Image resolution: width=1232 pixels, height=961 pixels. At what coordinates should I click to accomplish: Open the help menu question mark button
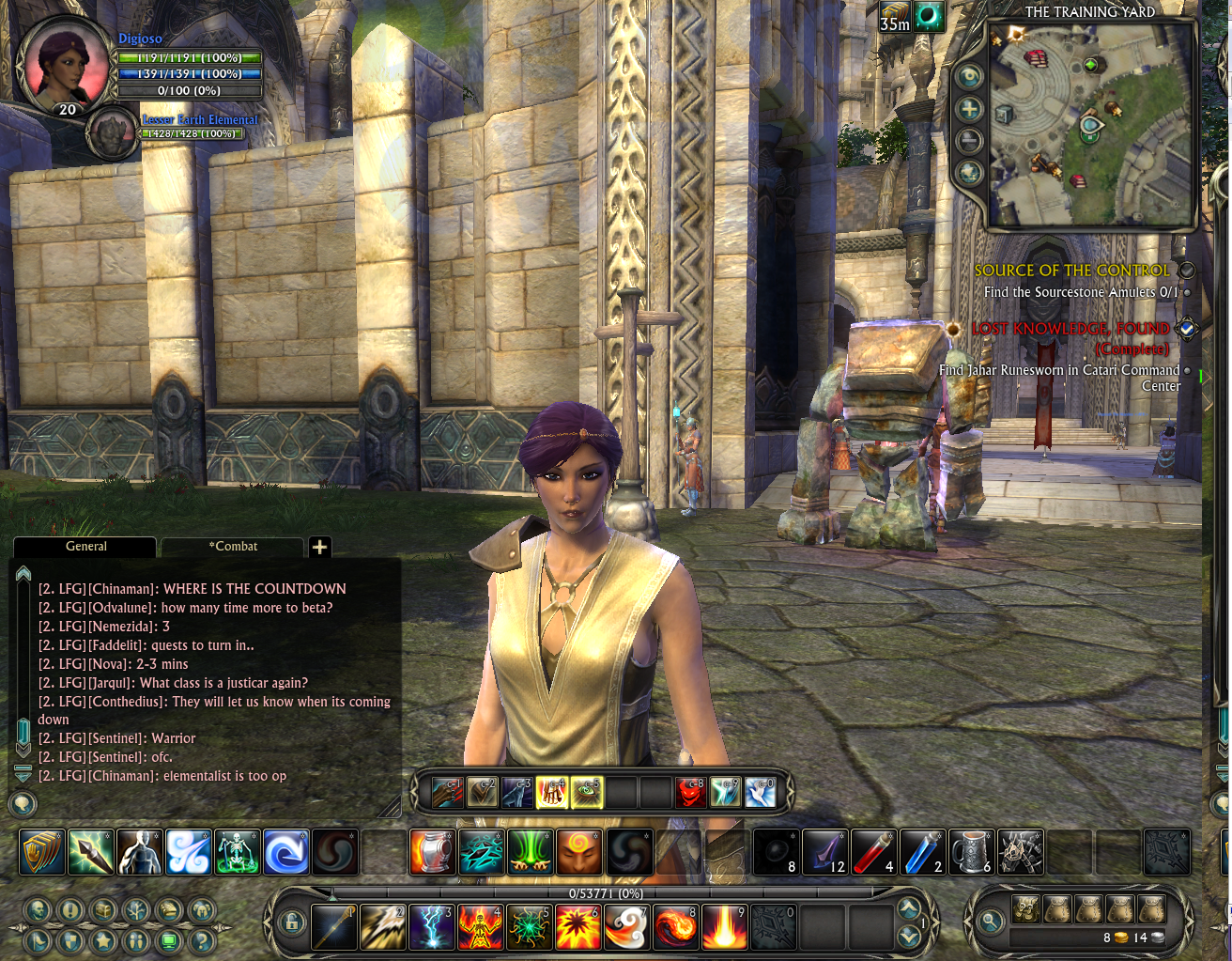(x=202, y=939)
